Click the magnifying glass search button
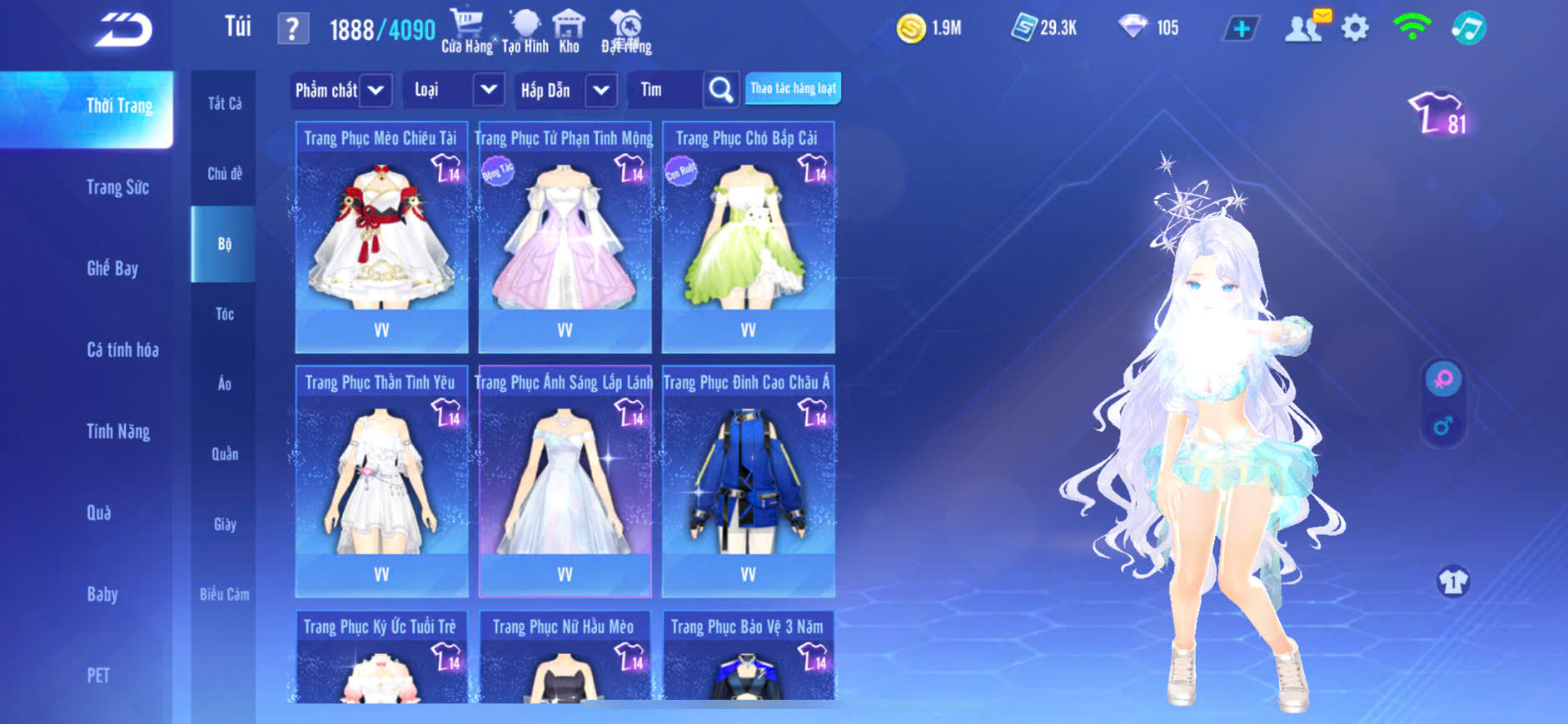The width and height of the screenshot is (1568, 724). click(x=721, y=90)
